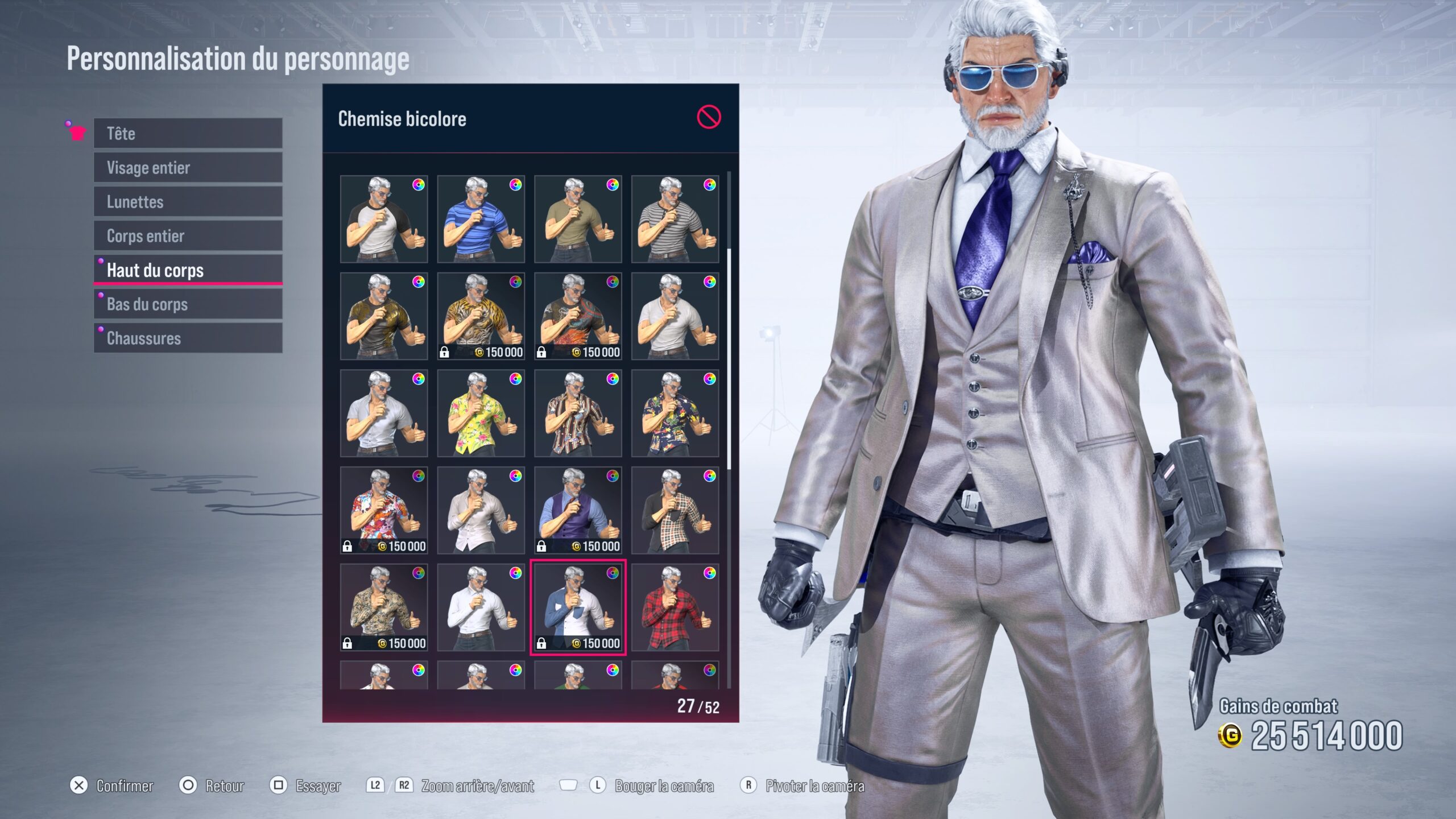Viewport: 1456px width, 819px height.
Task: Select the purple vest shirt priced 150 000
Action: [578, 510]
